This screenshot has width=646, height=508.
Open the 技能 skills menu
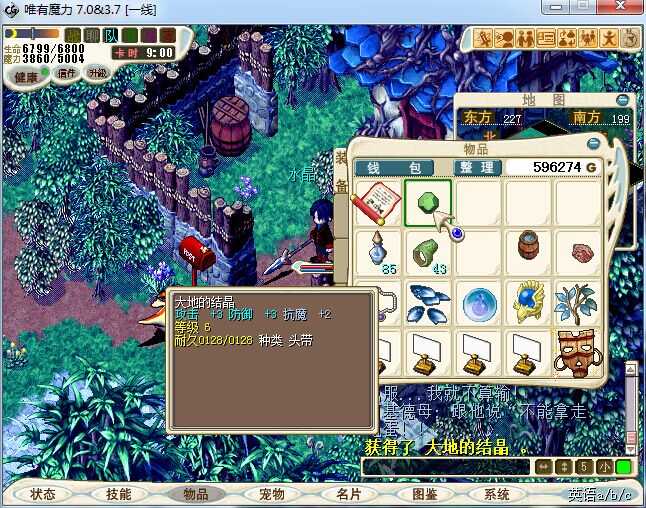click(119, 494)
